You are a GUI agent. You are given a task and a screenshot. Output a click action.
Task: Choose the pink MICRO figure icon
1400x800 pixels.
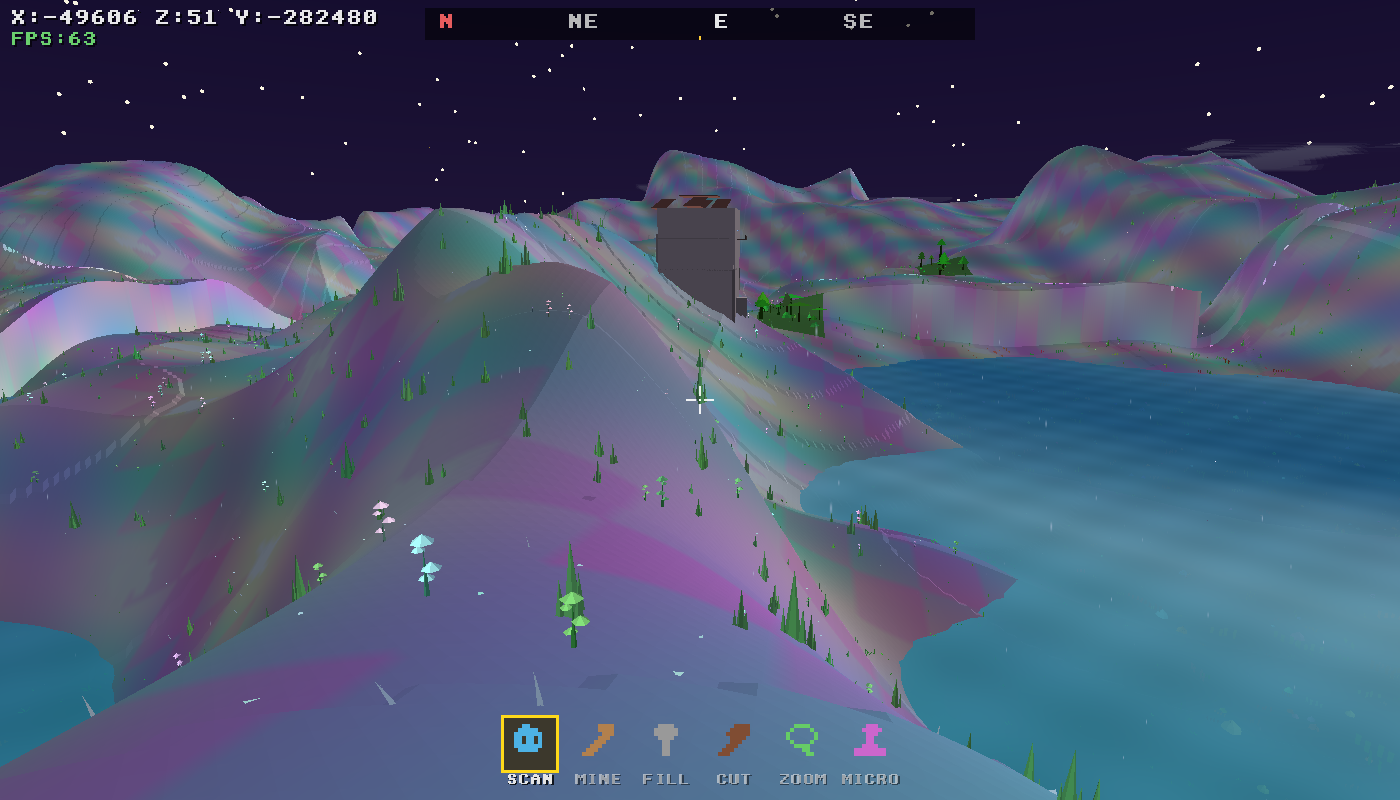click(x=868, y=741)
